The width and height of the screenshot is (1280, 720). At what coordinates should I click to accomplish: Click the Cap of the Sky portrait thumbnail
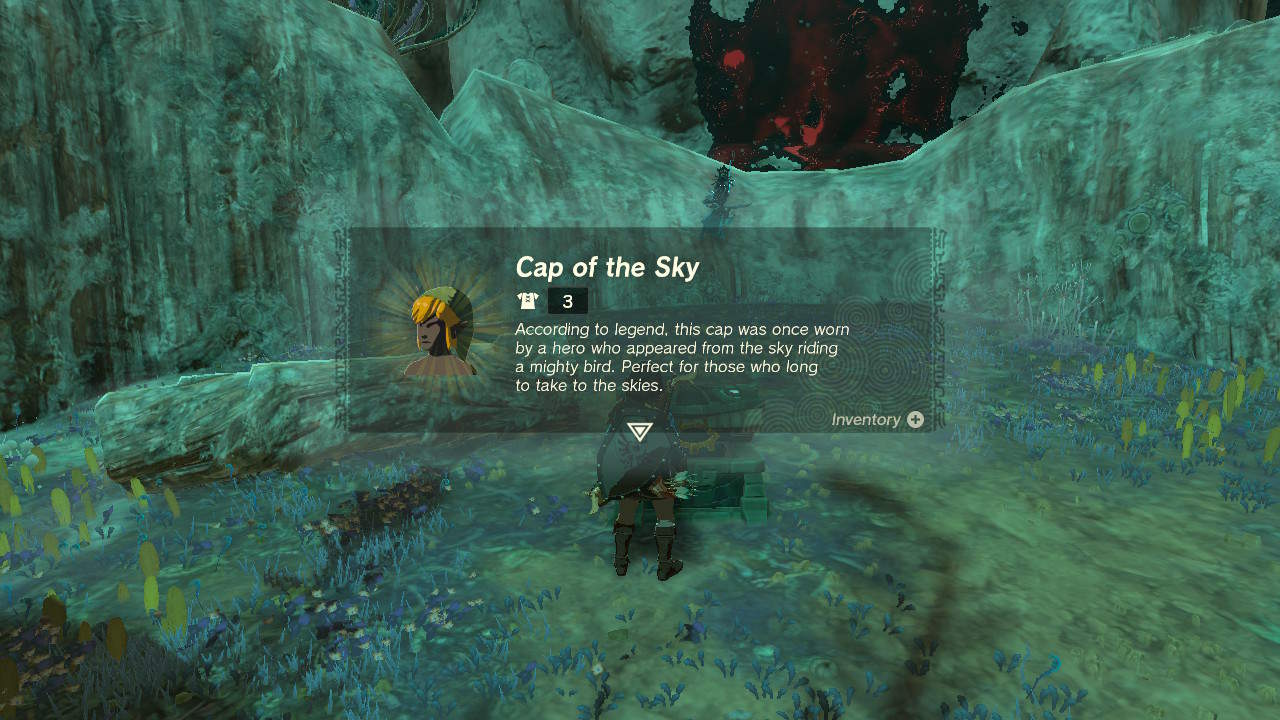coord(441,327)
